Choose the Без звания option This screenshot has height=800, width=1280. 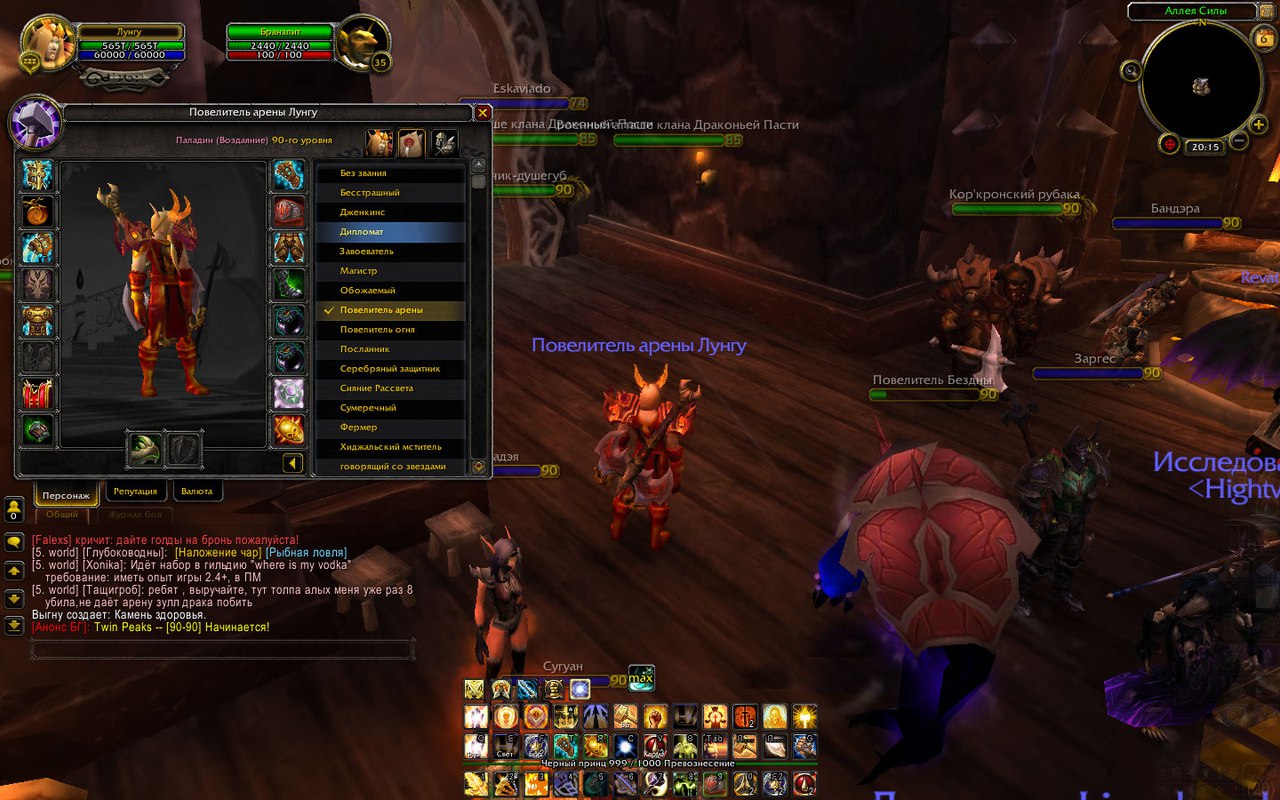tap(390, 173)
